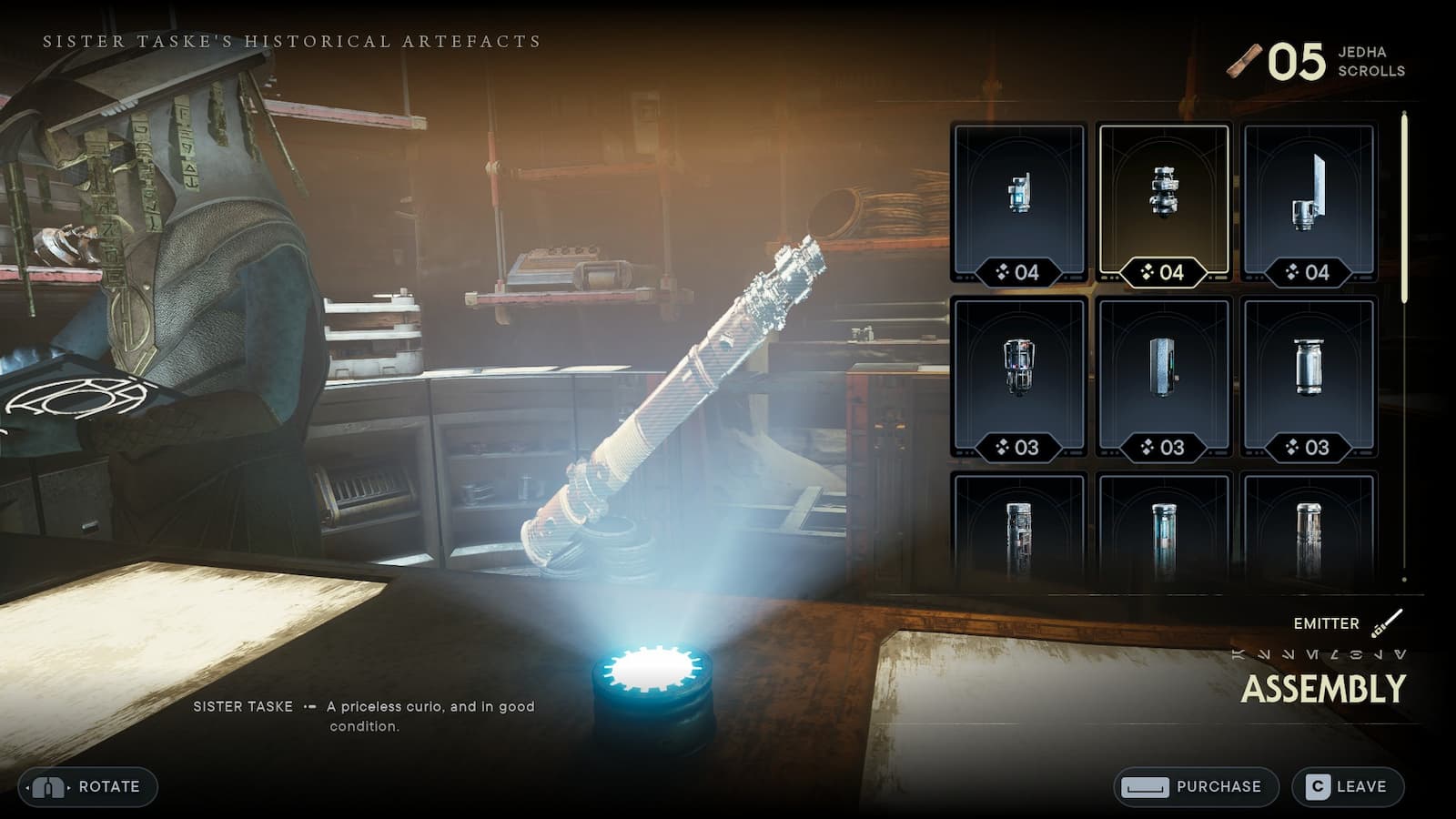Choose the plain silver canister emitter costing 03
Viewport: 1456px width, 819px height.
coord(1309,377)
